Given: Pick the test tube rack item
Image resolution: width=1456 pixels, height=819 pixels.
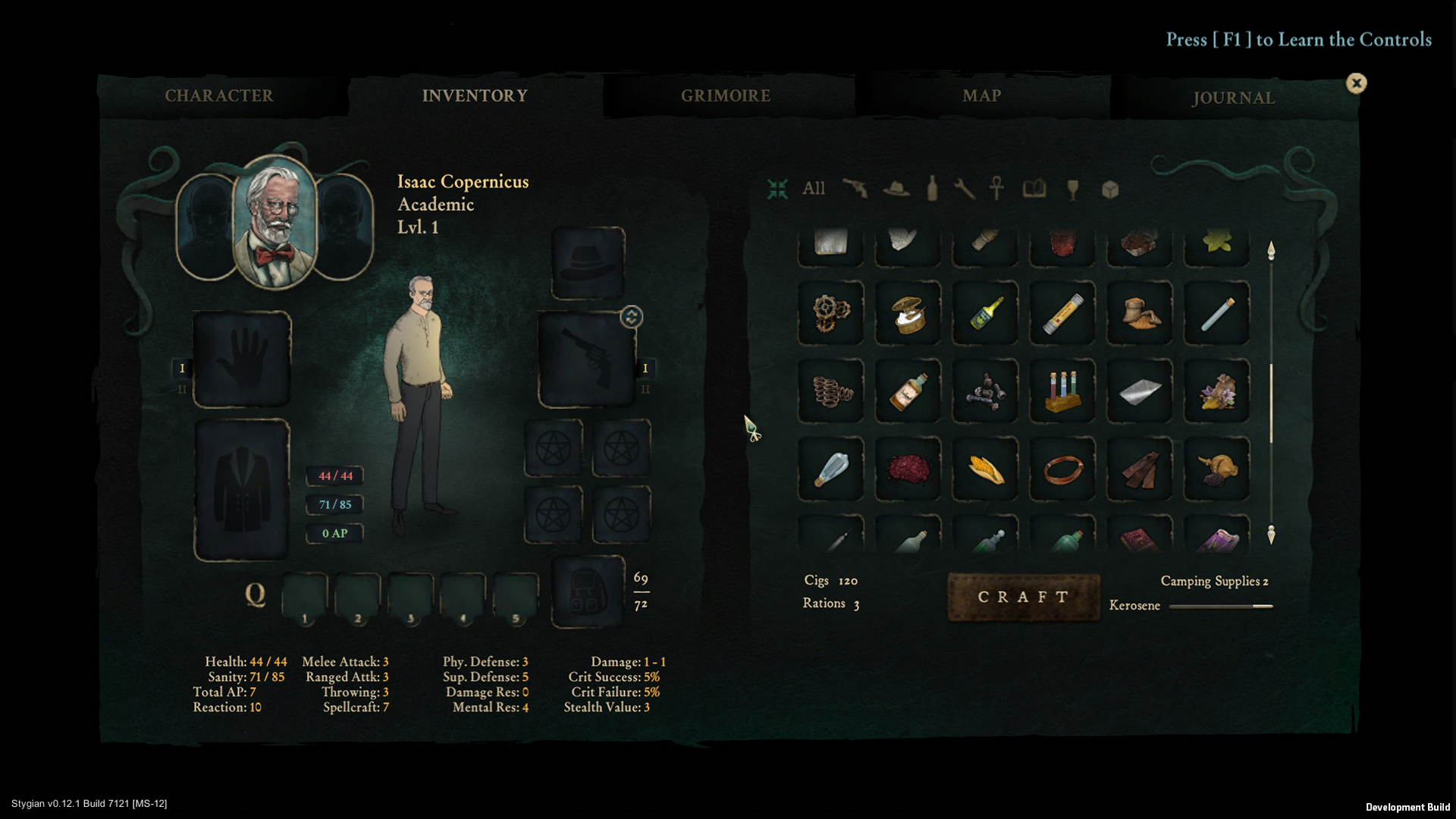Looking at the screenshot, I should pyautogui.click(x=1062, y=391).
